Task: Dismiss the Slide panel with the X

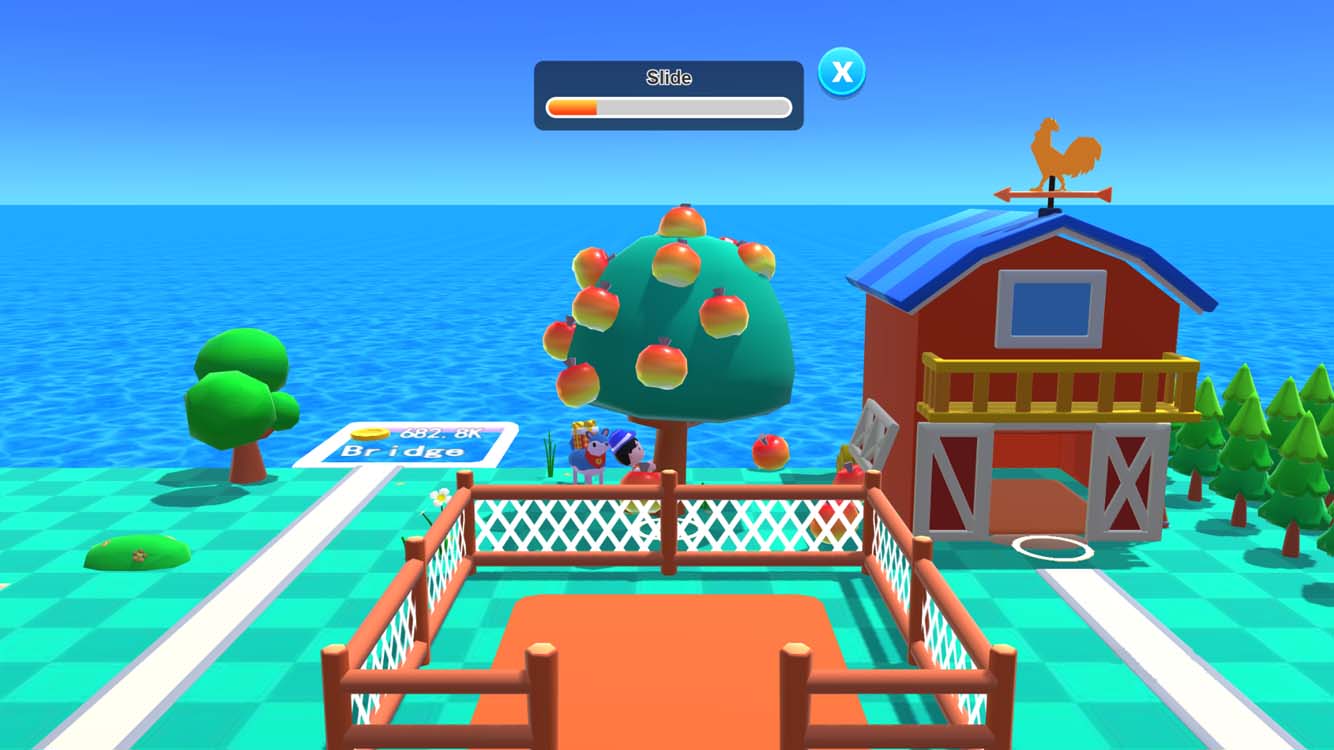Action: [841, 71]
